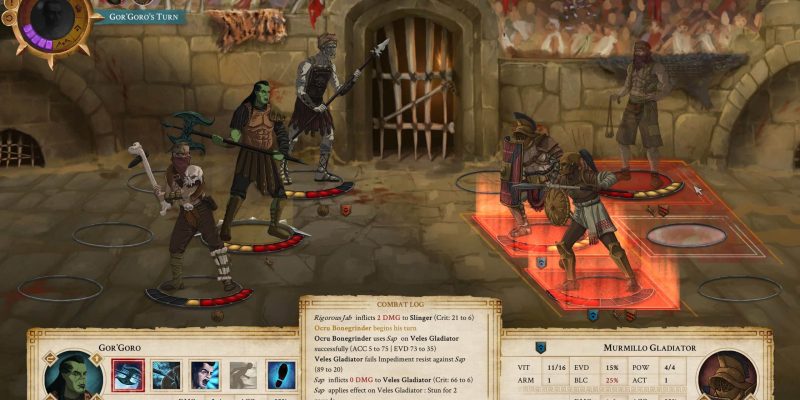Choose the greyed-out running figure ability
Image resolution: width=800 pixels, height=400 pixels.
pyautogui.click(x=244, y=374)
